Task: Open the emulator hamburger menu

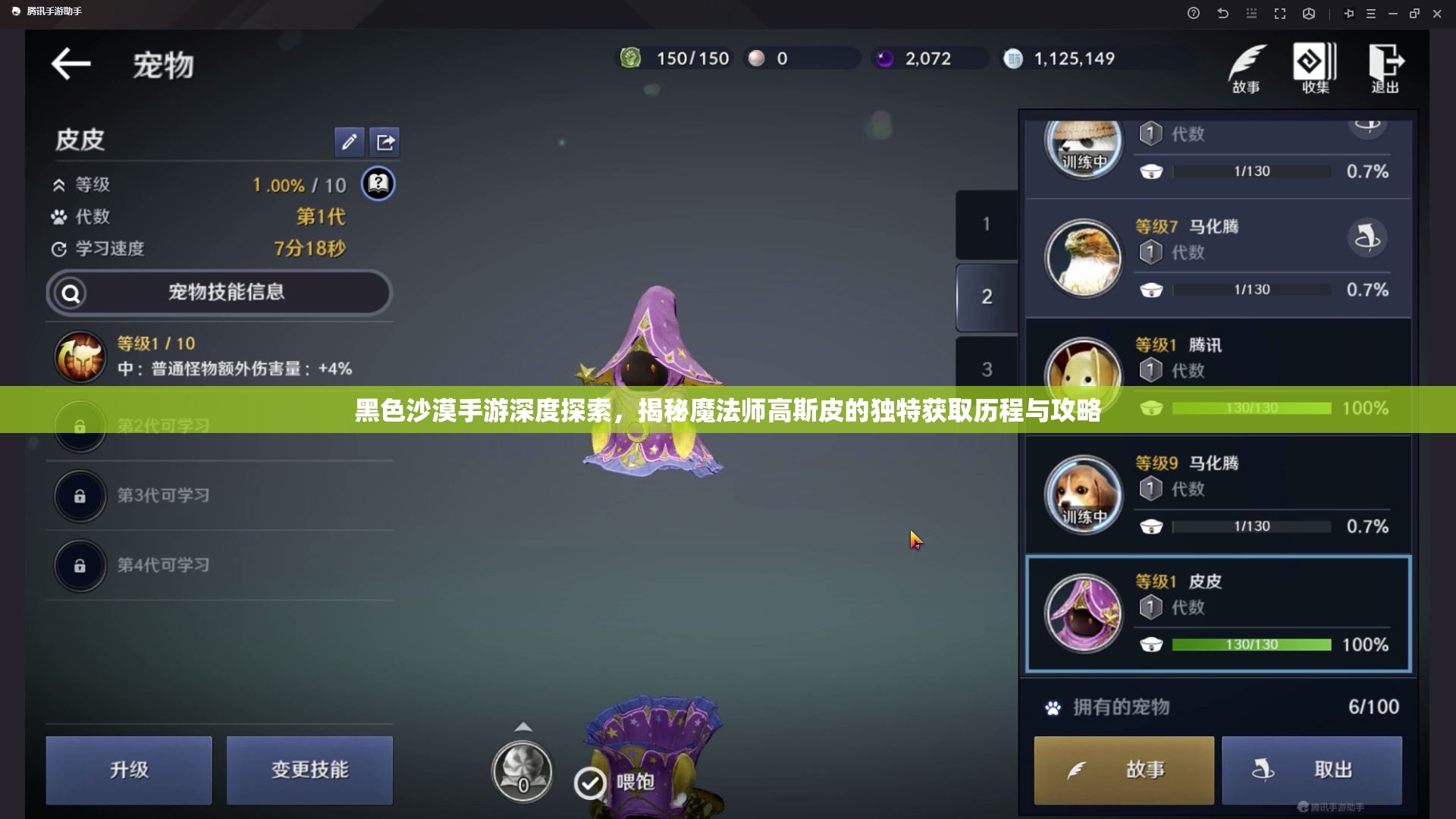Action: [x=1370, y=13]
